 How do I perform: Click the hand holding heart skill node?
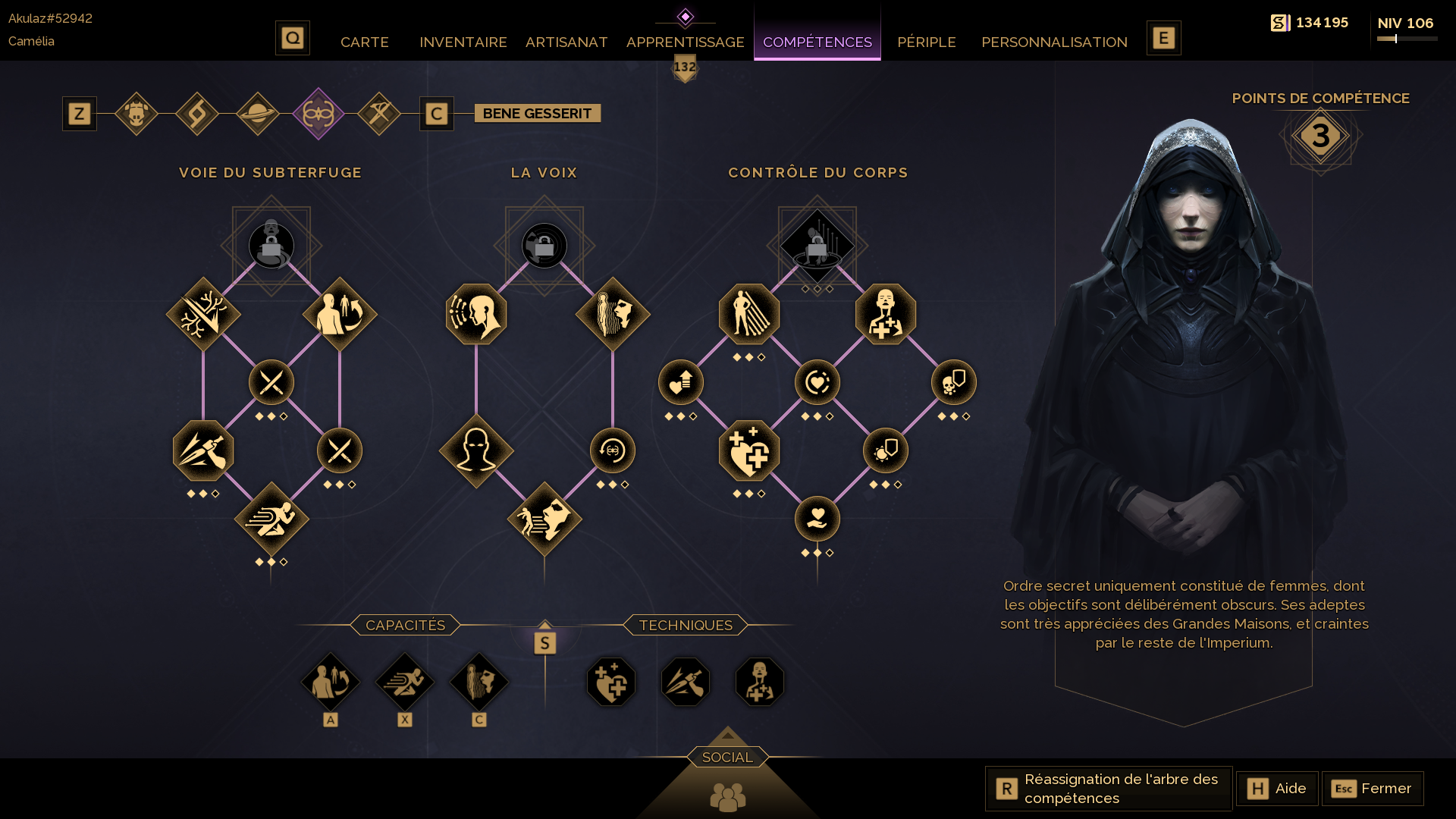[817, 519]
